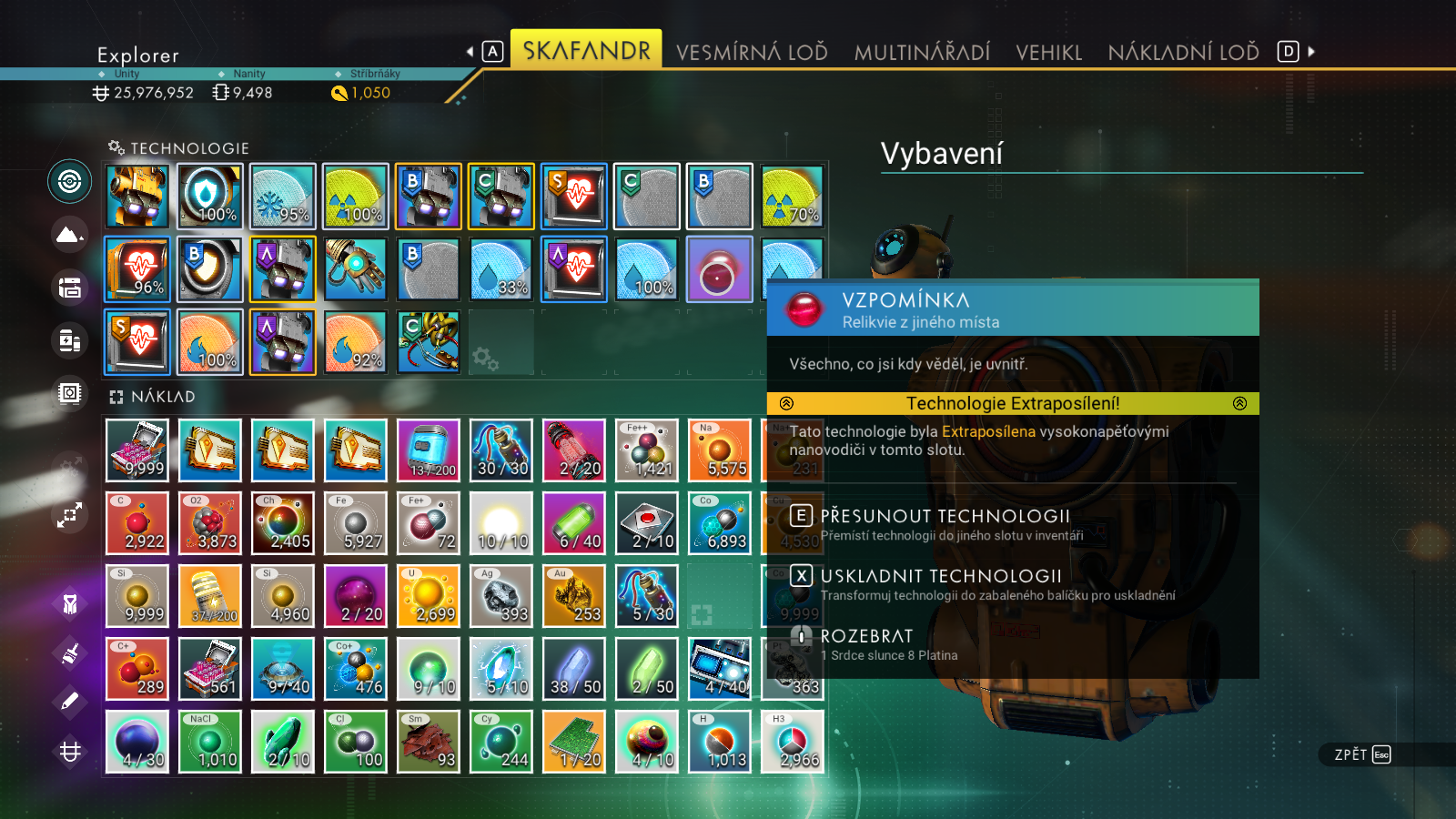Screen dimensions: 1456x819
Task: Open the SKAFANDR tab
Action: (x=586, y=50)
